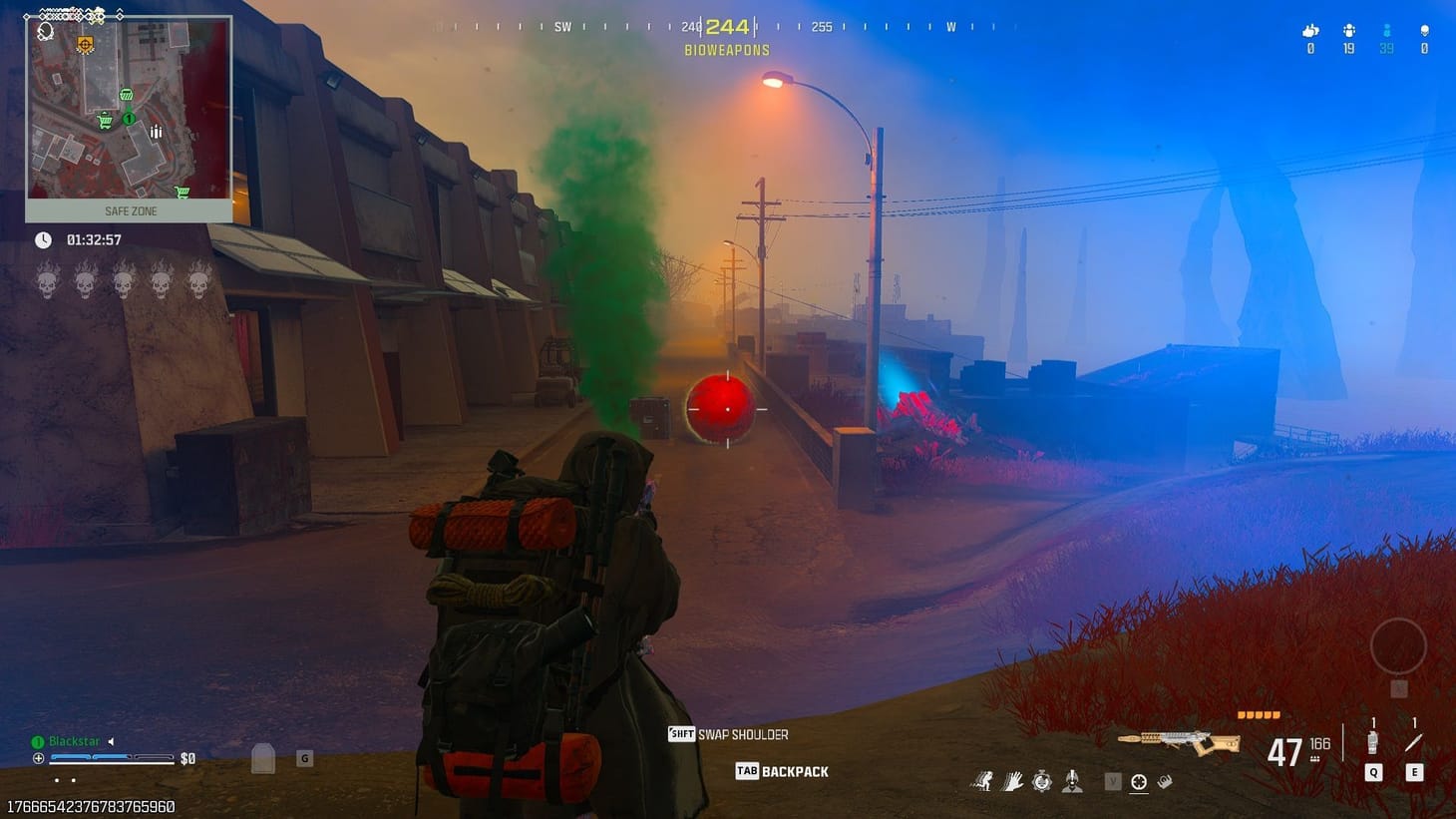1456x819 pixels.
Task: Click the throwing knife lethal icon
Action: (1412, 742)
